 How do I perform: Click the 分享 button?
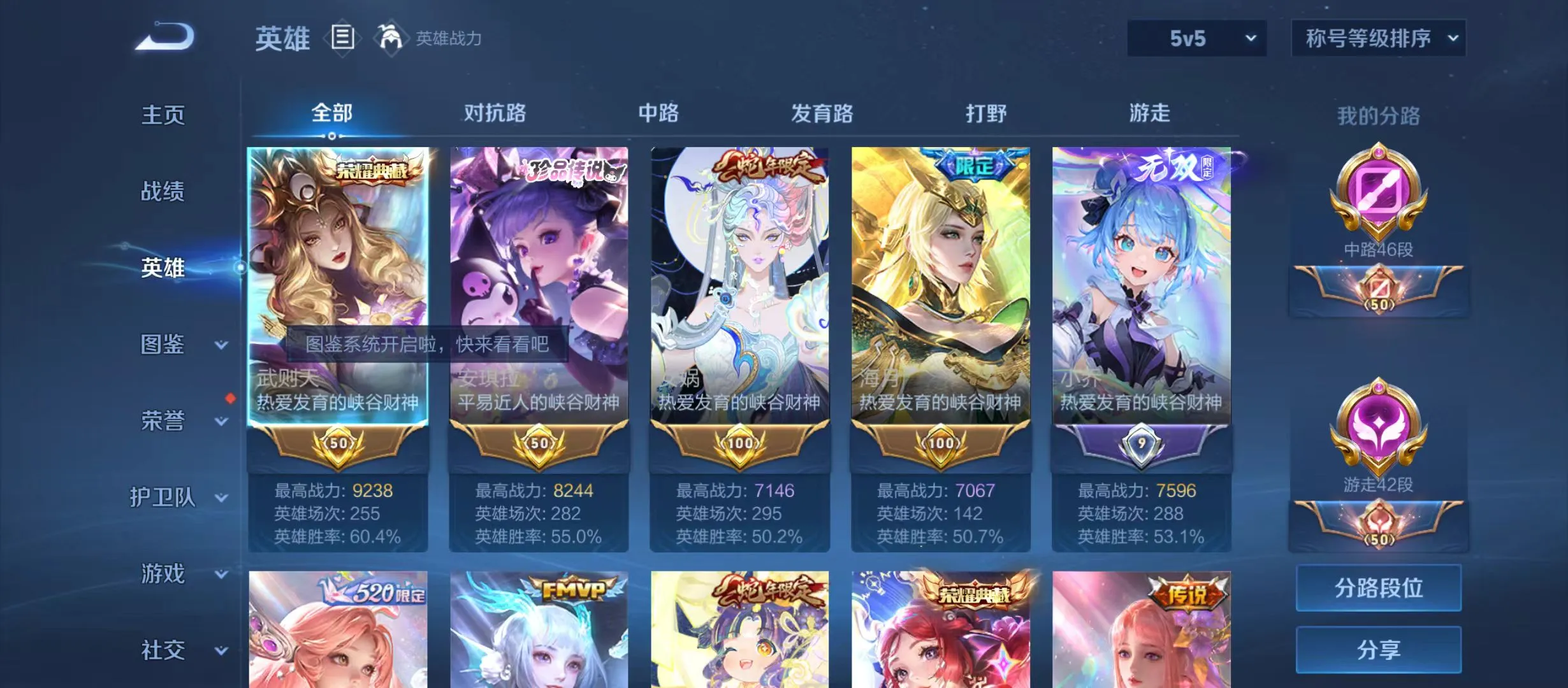tap(1378, 651)
